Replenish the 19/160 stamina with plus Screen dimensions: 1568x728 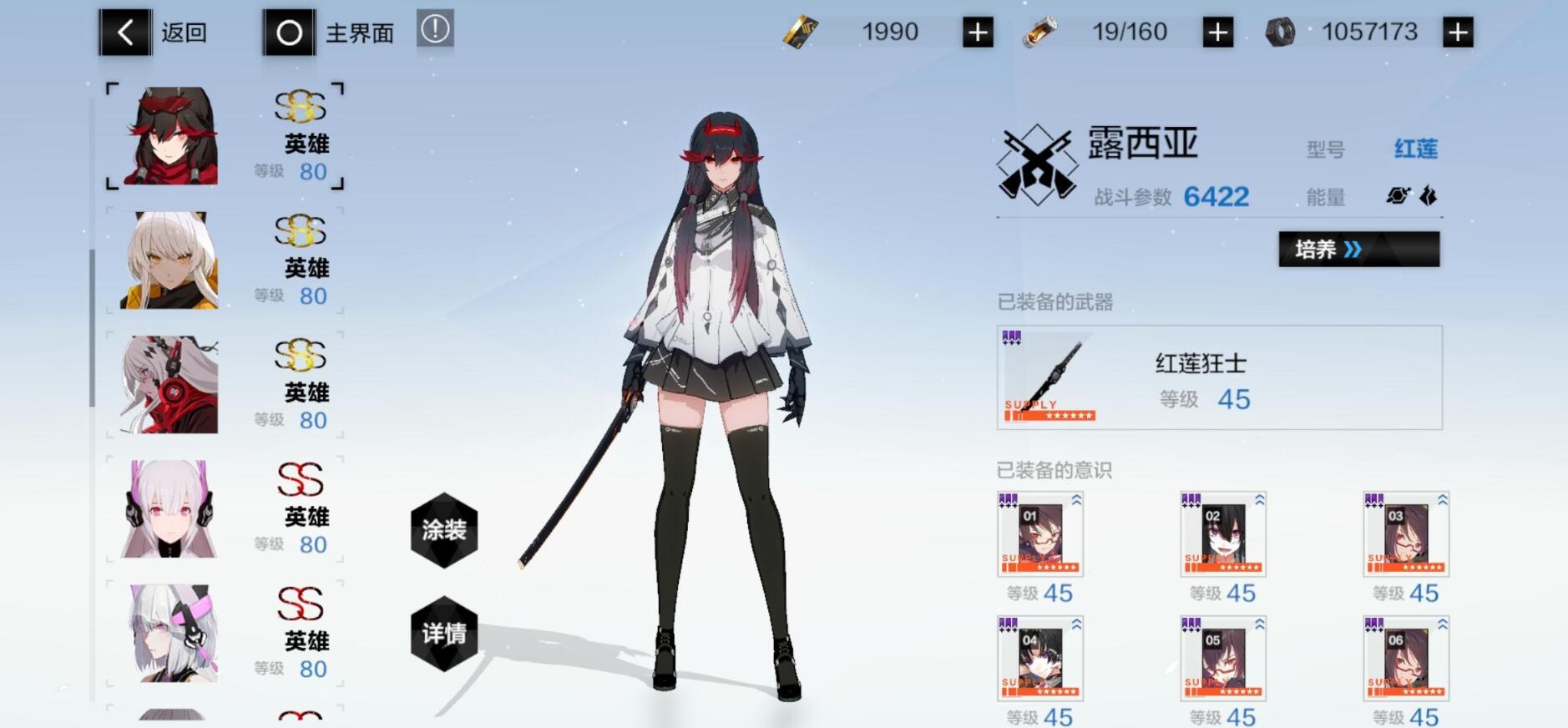click(1217, 33)
